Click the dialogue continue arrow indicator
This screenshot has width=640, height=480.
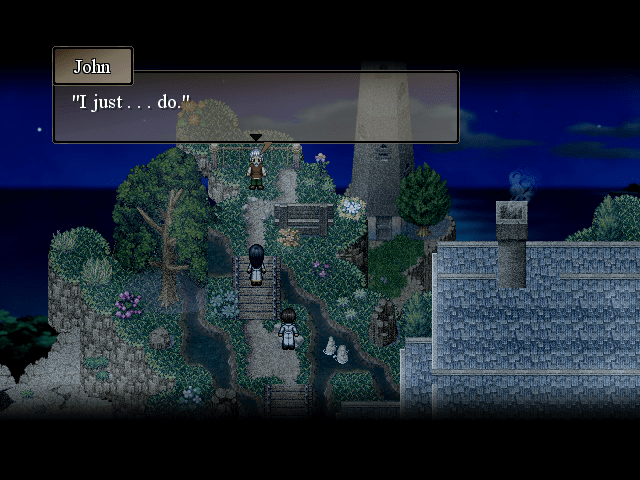(256, 137)
